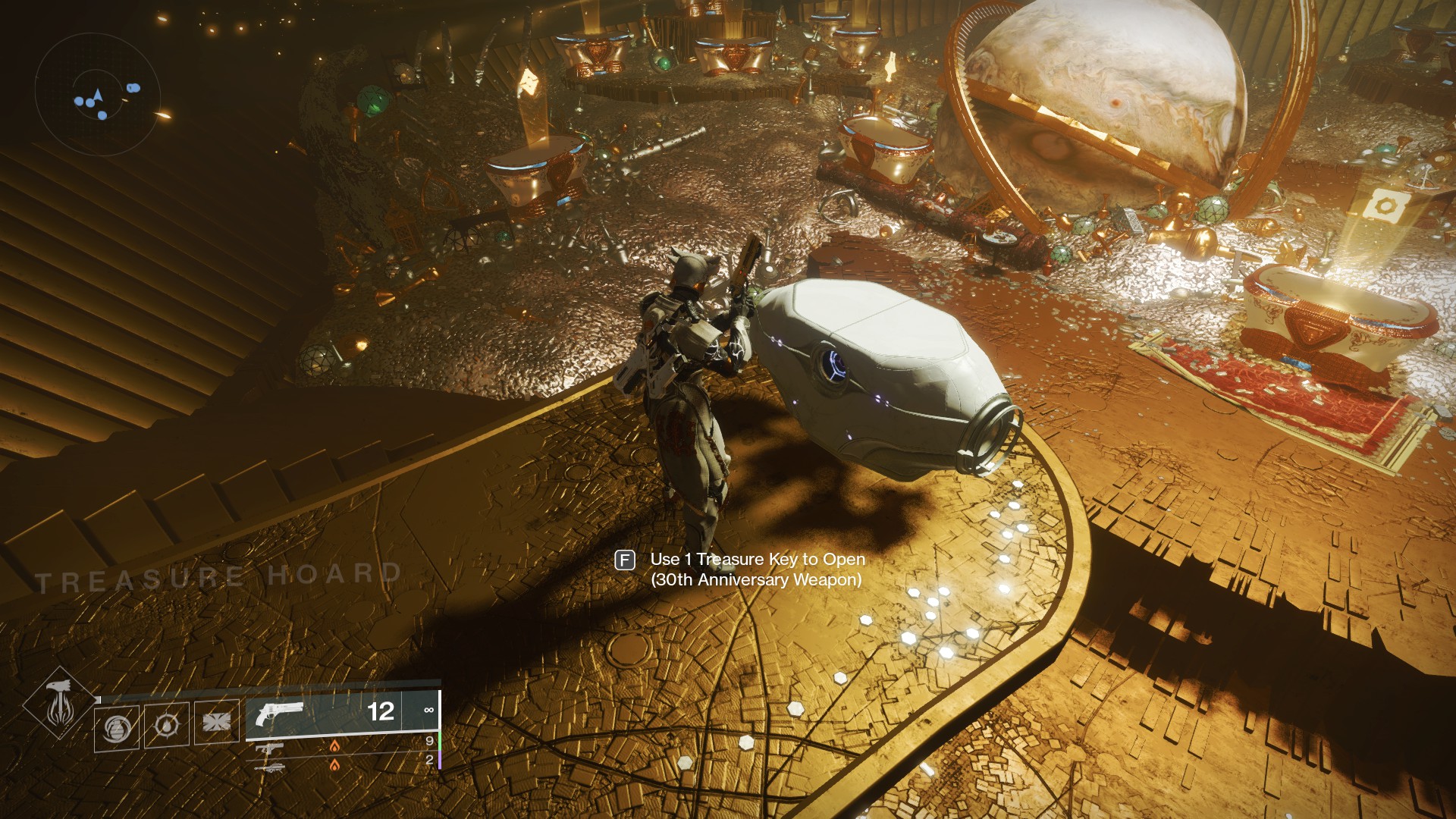This screenshot has height=819, width=1456.
Task: Activate the Hammer of Sol super icon
Action: (x=59, y=703)
